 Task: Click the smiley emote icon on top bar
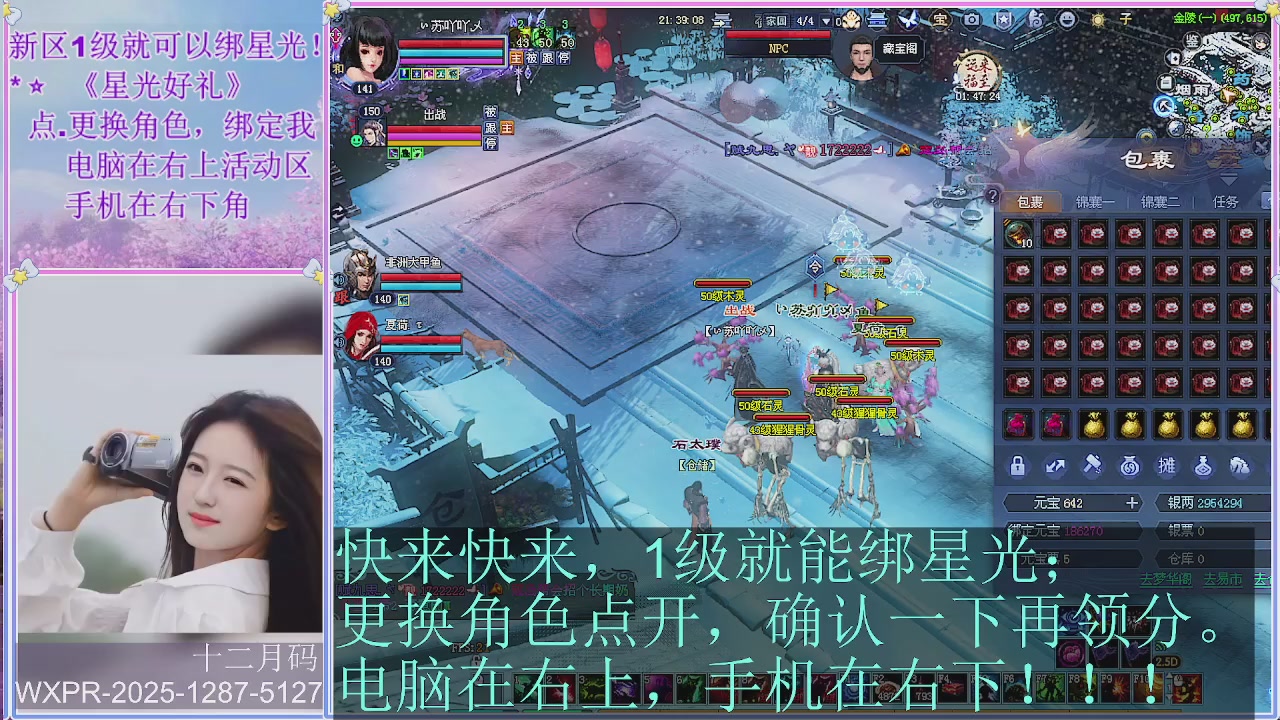(x=1065, y=18)
